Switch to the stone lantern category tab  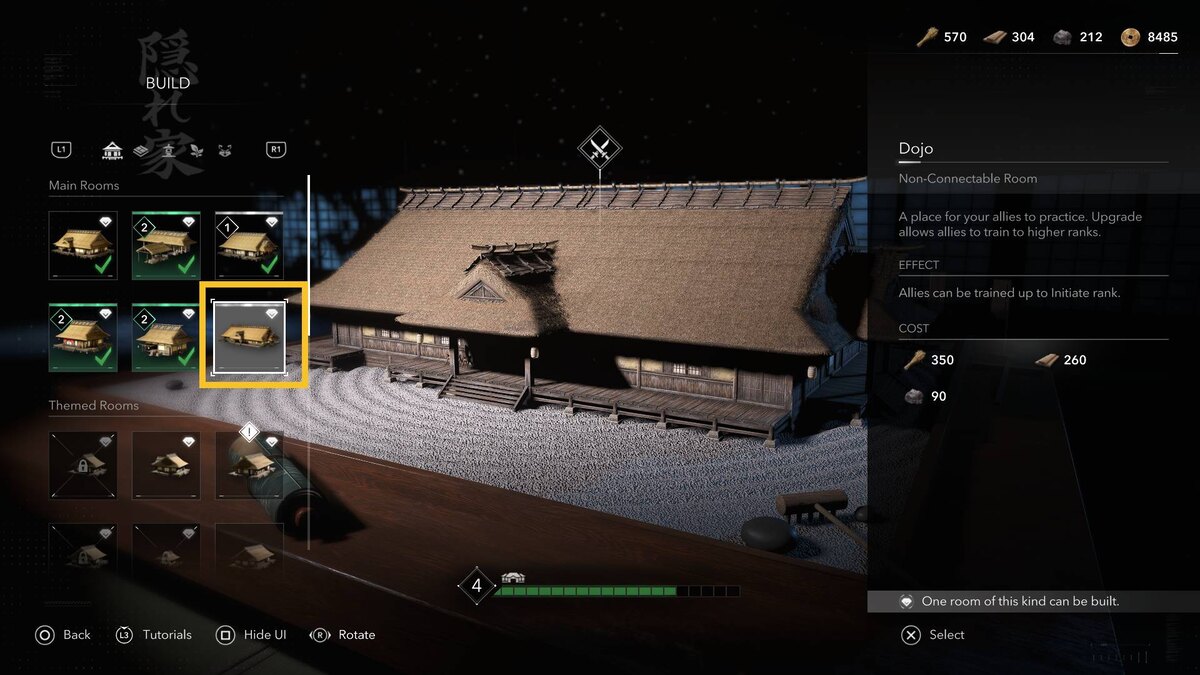[x=169, y=150]
